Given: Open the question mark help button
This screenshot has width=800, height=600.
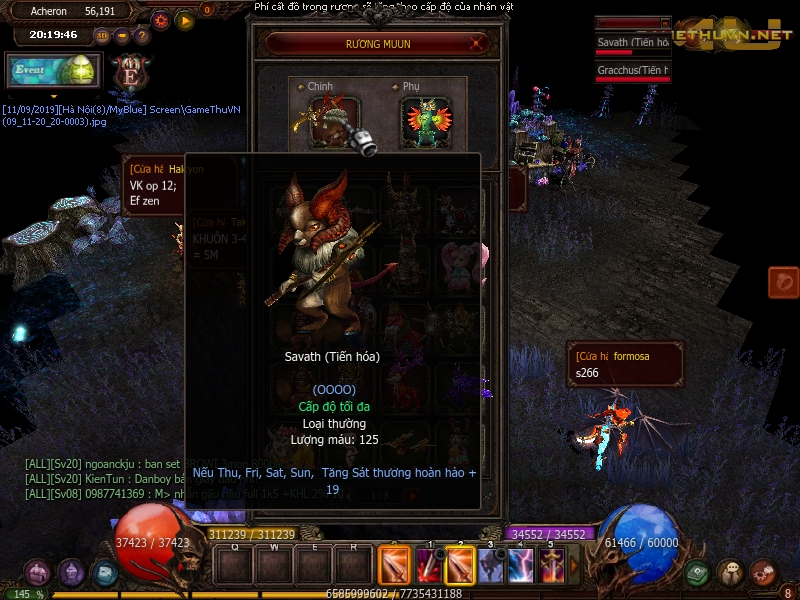Looking at the screenshot, I should (142, 36).
